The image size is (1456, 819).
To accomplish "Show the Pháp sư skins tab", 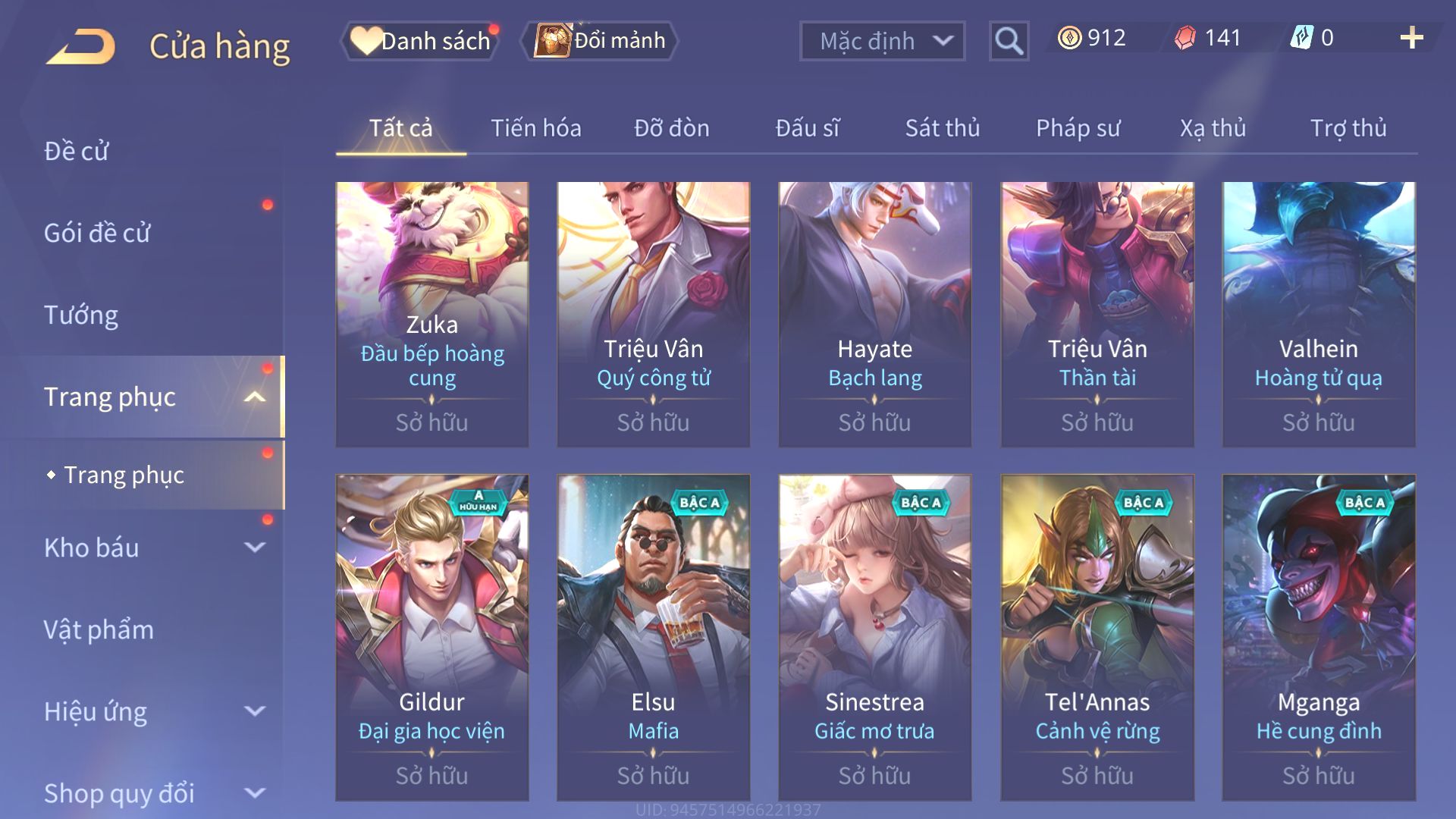I will [1078, 128].
